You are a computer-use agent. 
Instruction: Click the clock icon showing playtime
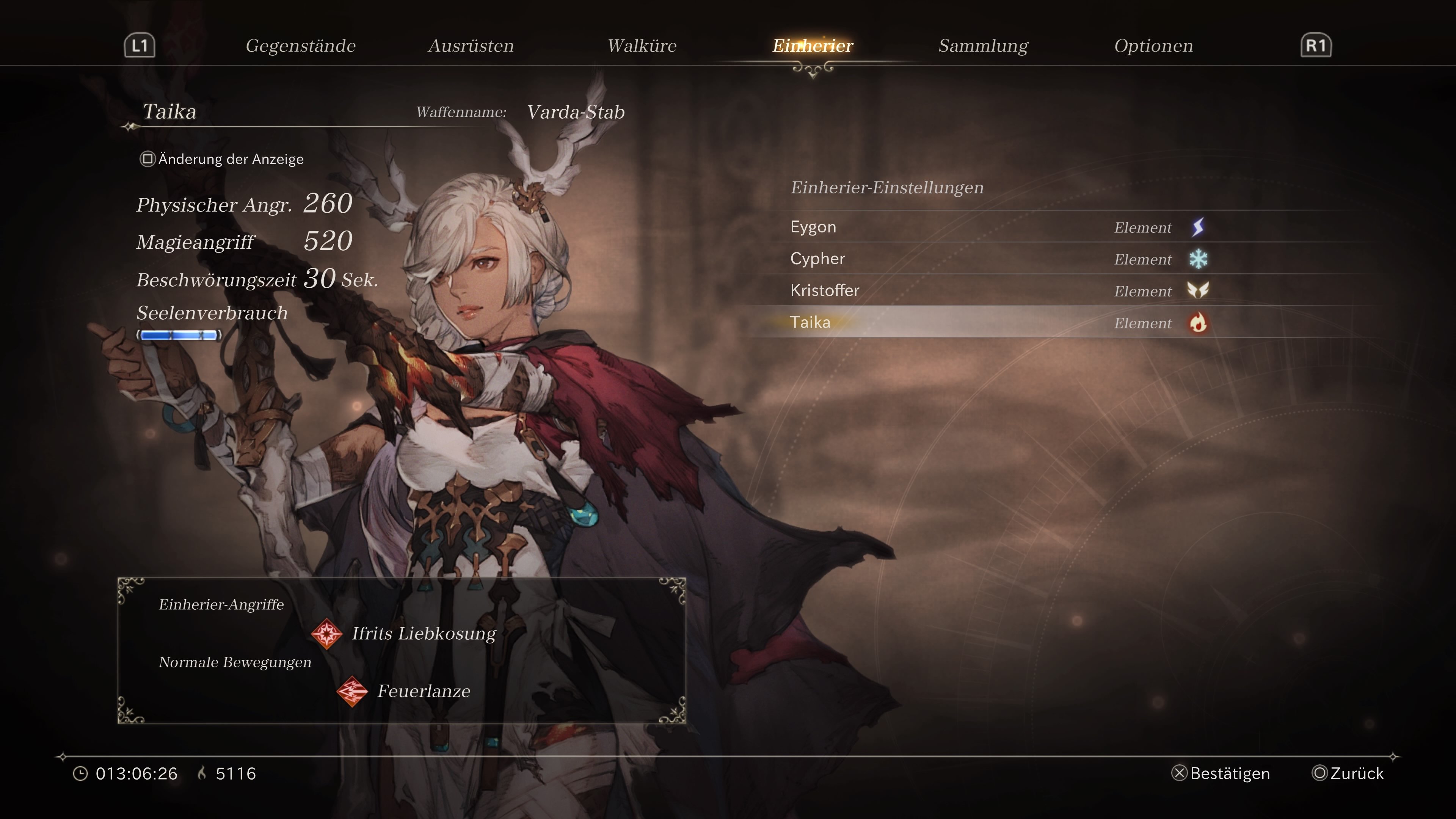pos(82,773)
